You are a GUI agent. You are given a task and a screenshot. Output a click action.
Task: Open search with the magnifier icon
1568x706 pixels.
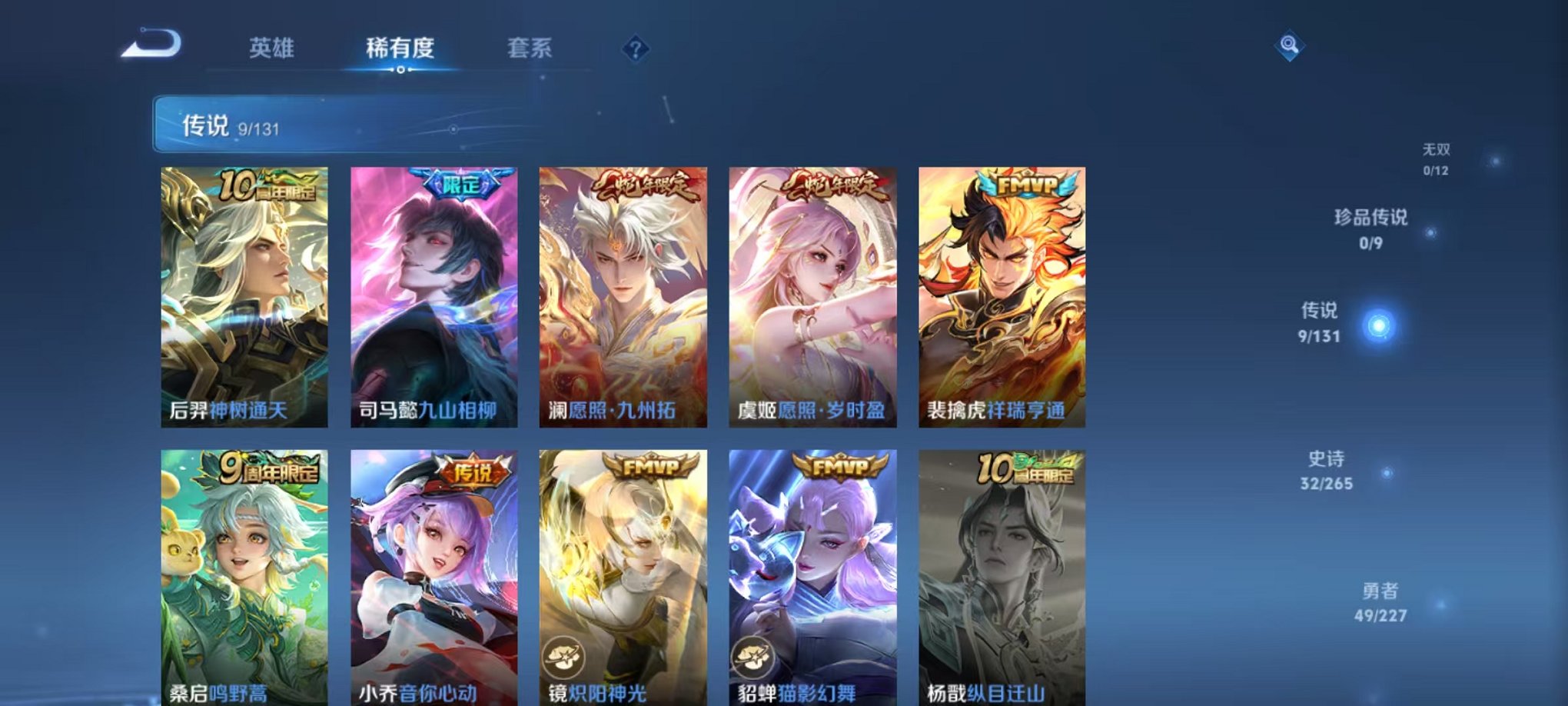coord(1291,45)
